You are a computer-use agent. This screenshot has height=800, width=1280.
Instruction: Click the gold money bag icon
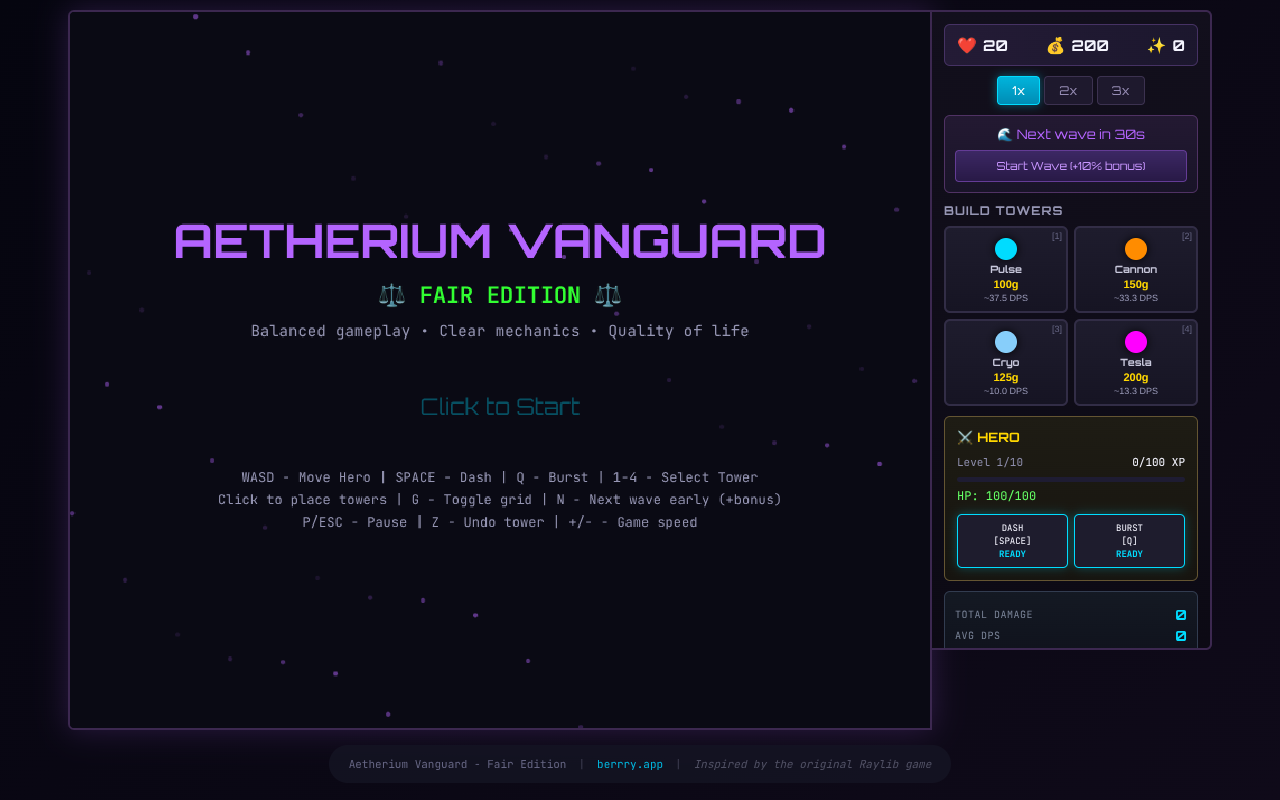tap(1056, 45)
